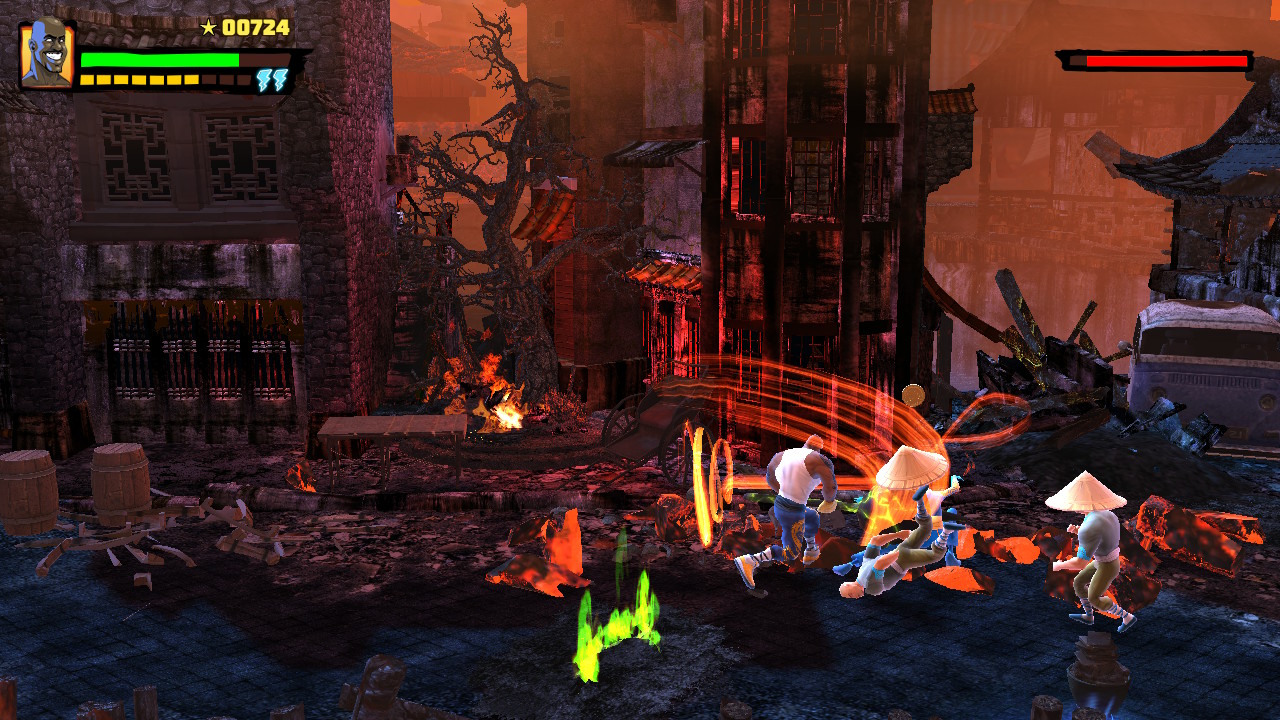This screenshot has width=1280, height=720.
Task: Click the score counter reading 00724
Action: point(255,27)
